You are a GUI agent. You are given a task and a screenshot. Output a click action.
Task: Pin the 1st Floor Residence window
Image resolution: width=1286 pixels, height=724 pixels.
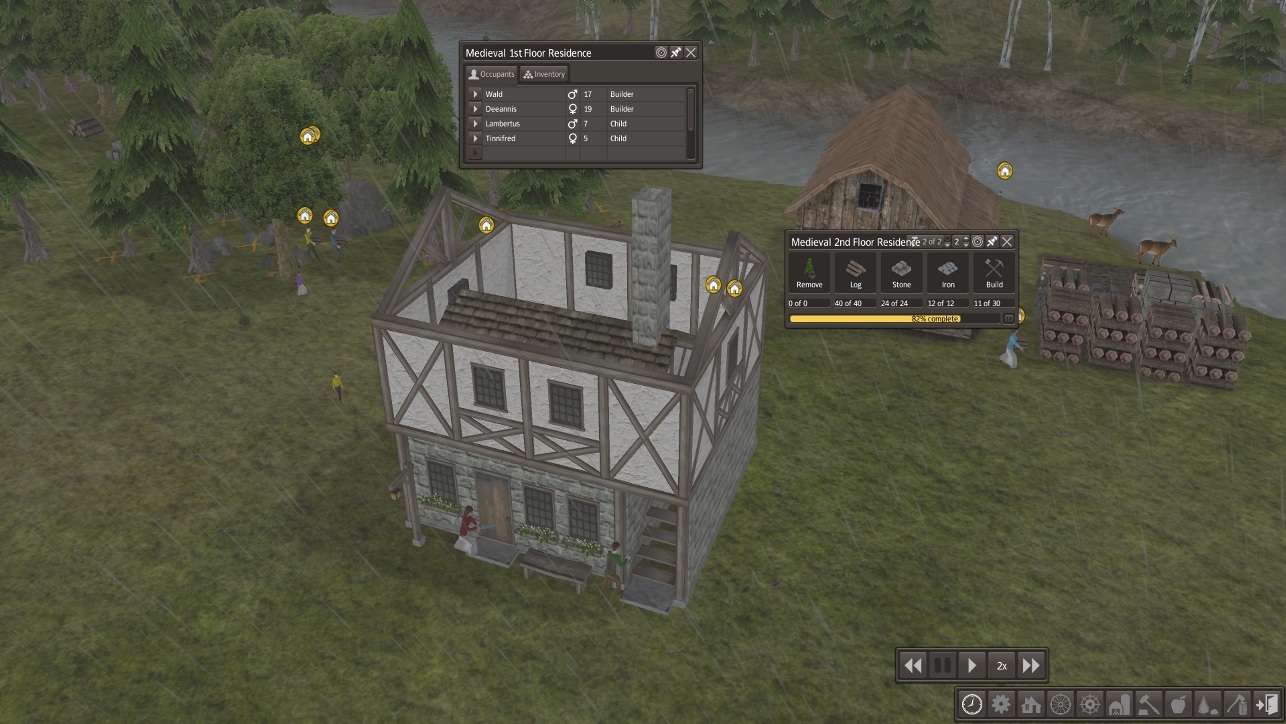pyautogui.click(x=676, y=52)
